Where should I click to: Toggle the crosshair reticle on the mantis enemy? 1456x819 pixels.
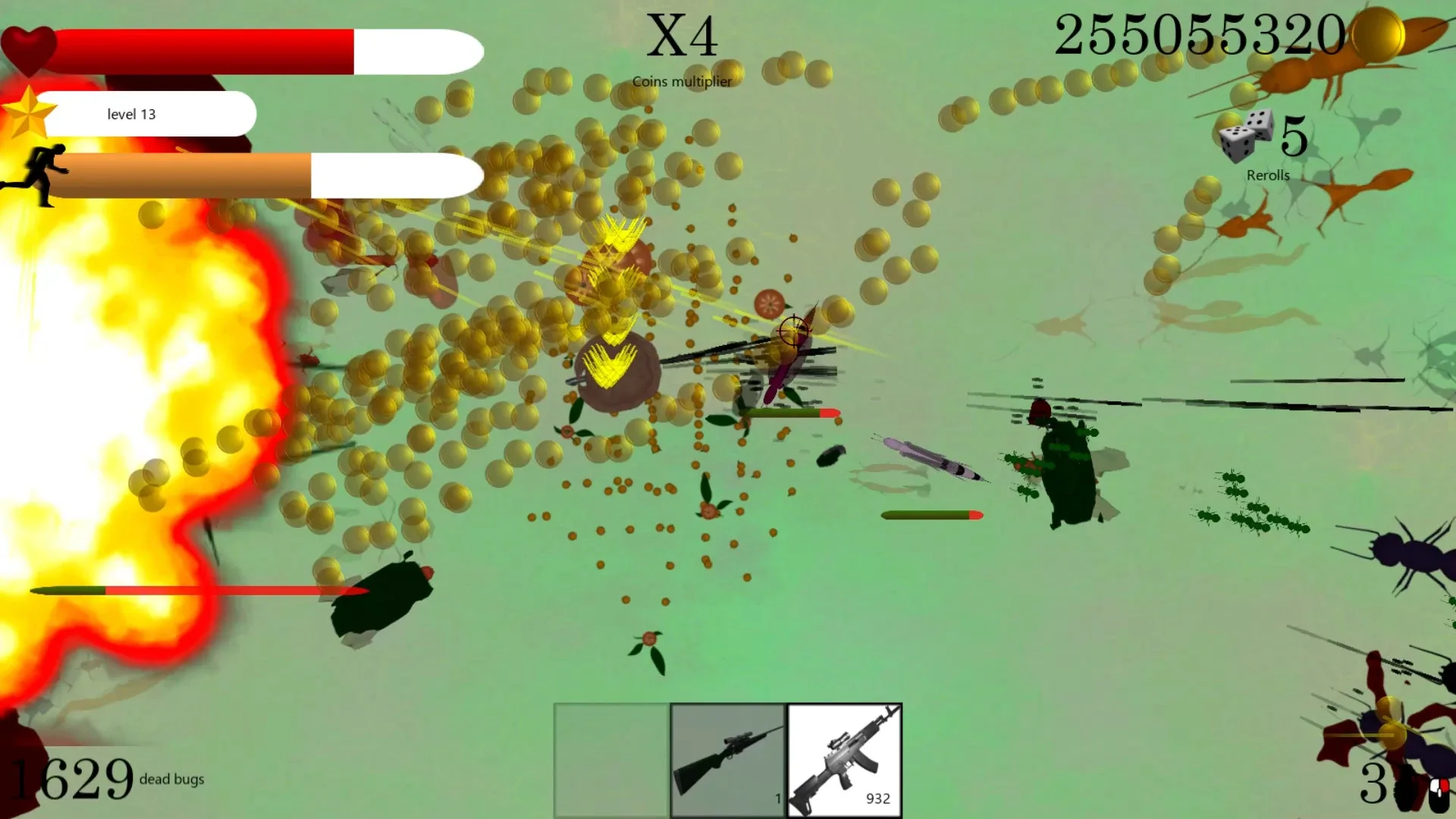pos(795,329)
